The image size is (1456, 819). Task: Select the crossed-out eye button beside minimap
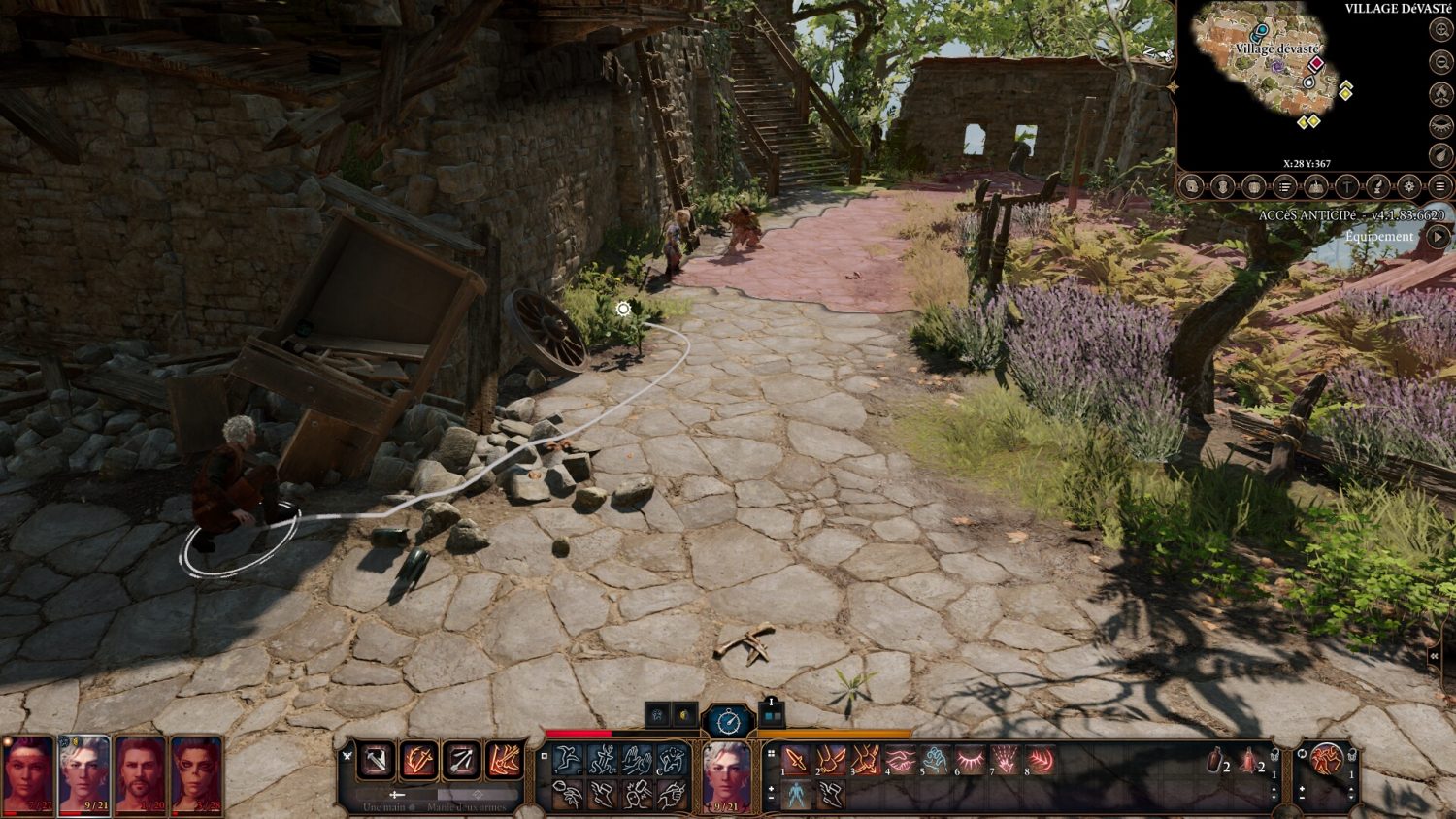[1440, 125]
